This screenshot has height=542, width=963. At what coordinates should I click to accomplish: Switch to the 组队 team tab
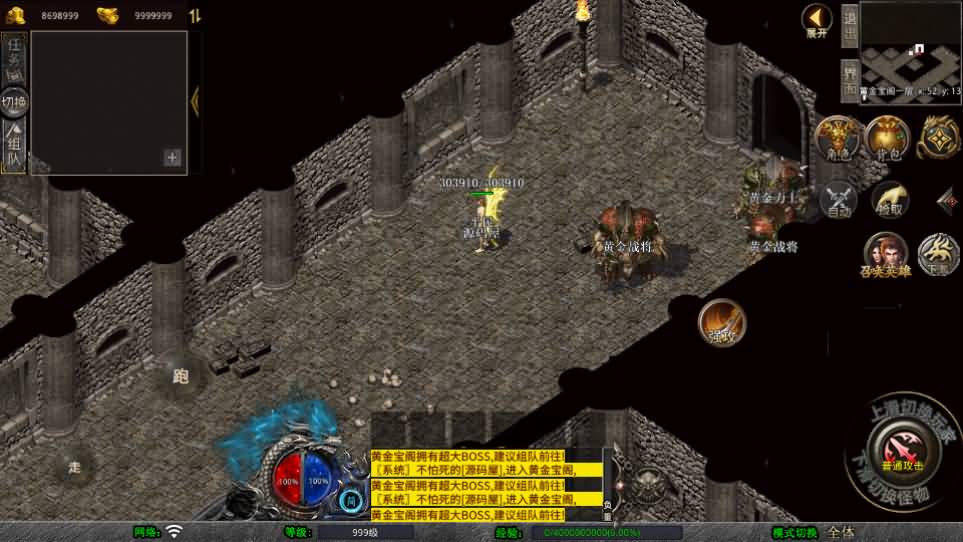[14, 145]
